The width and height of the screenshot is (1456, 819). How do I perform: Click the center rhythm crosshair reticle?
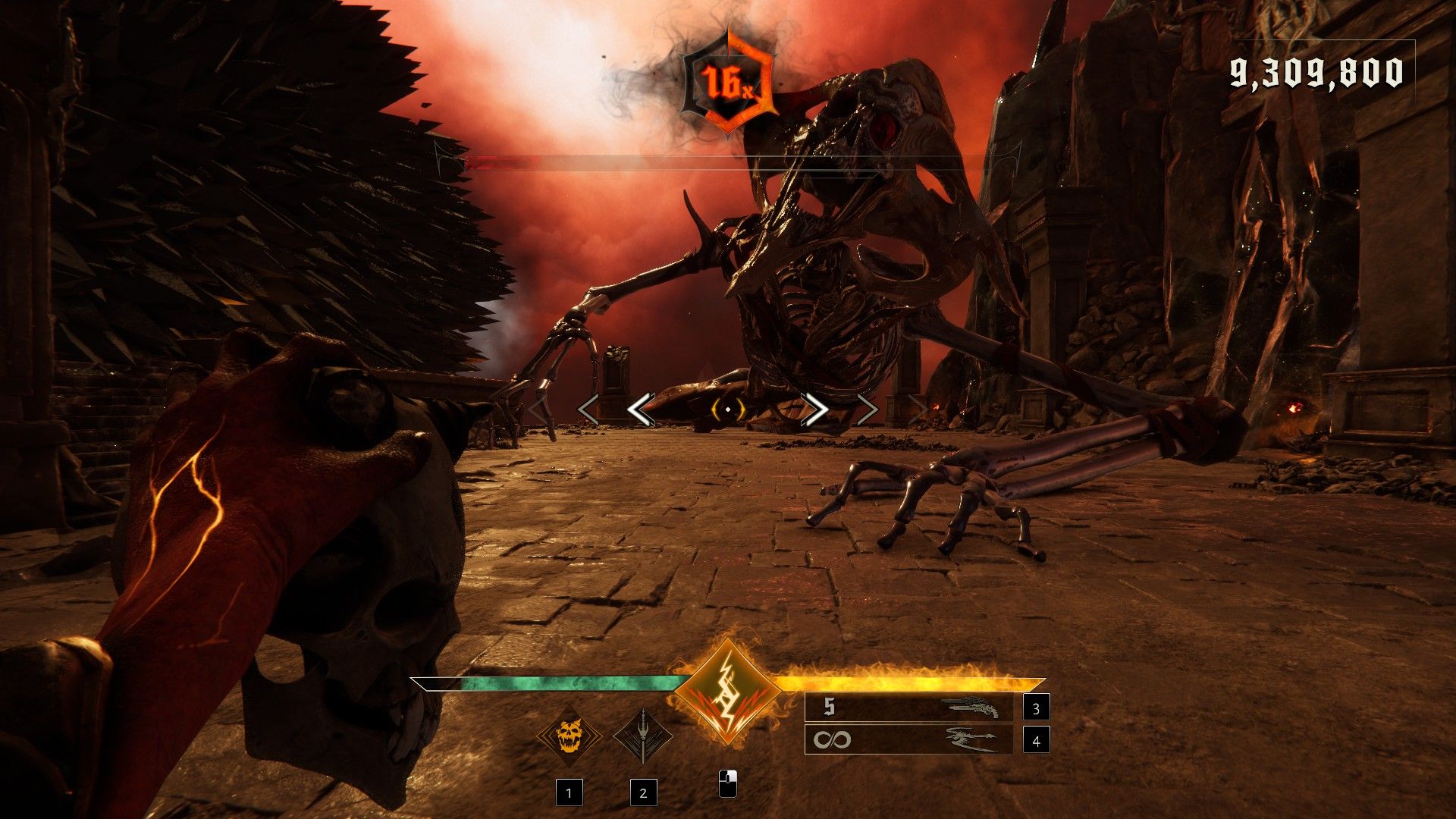tap(728, 409)
